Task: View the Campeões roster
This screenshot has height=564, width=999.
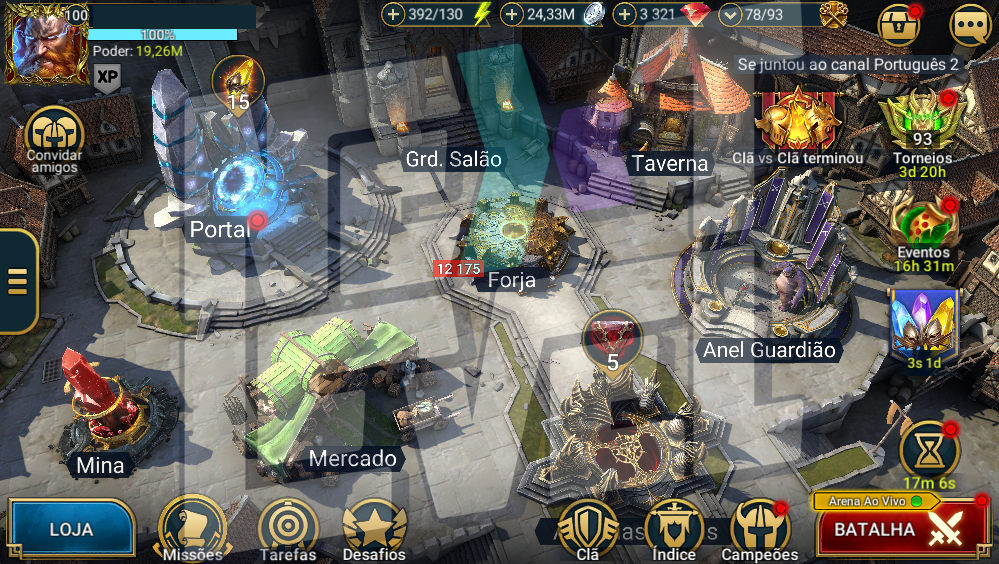Action: pos(760,526)
